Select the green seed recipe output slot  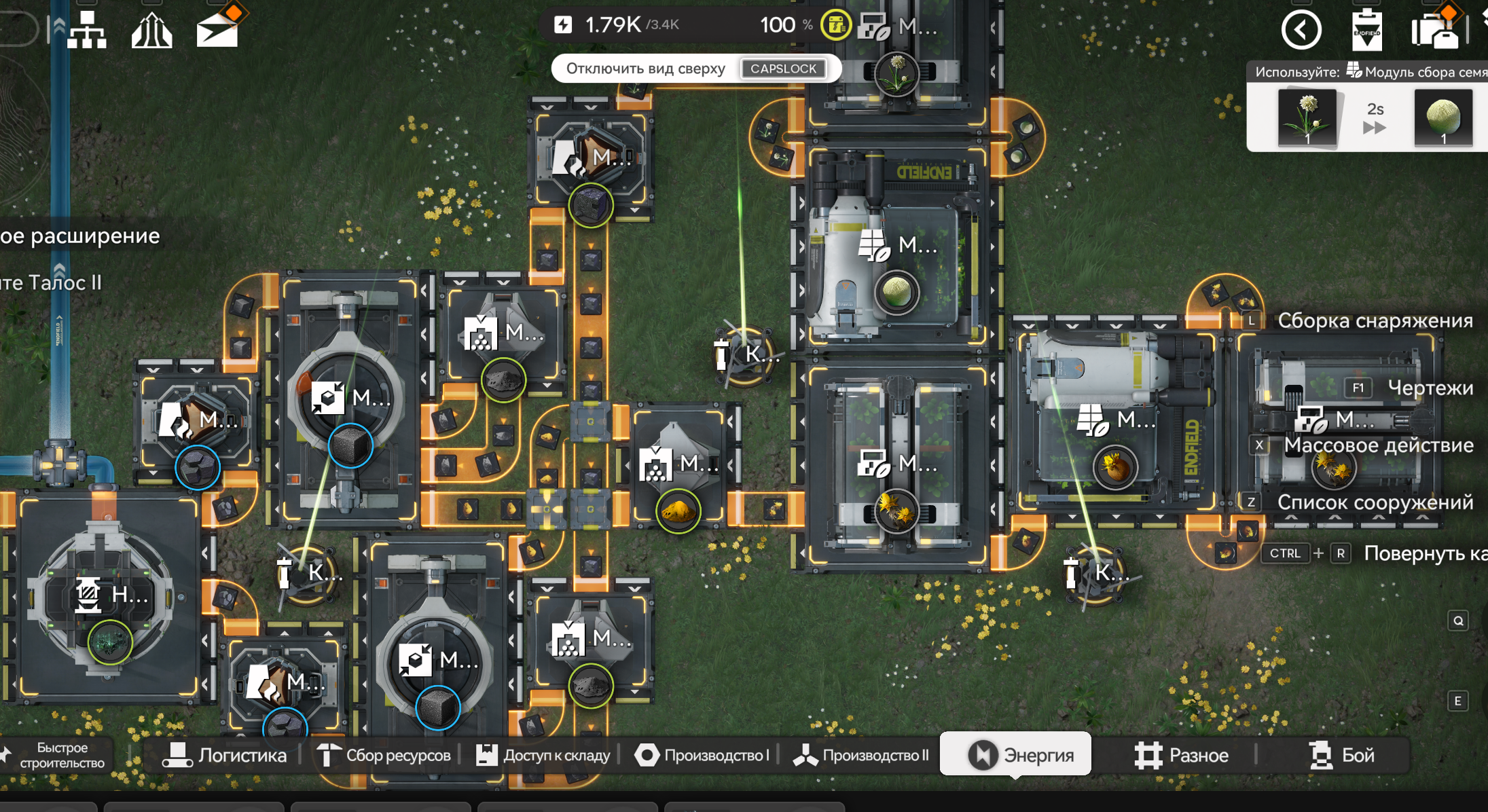pos(1443,118)
